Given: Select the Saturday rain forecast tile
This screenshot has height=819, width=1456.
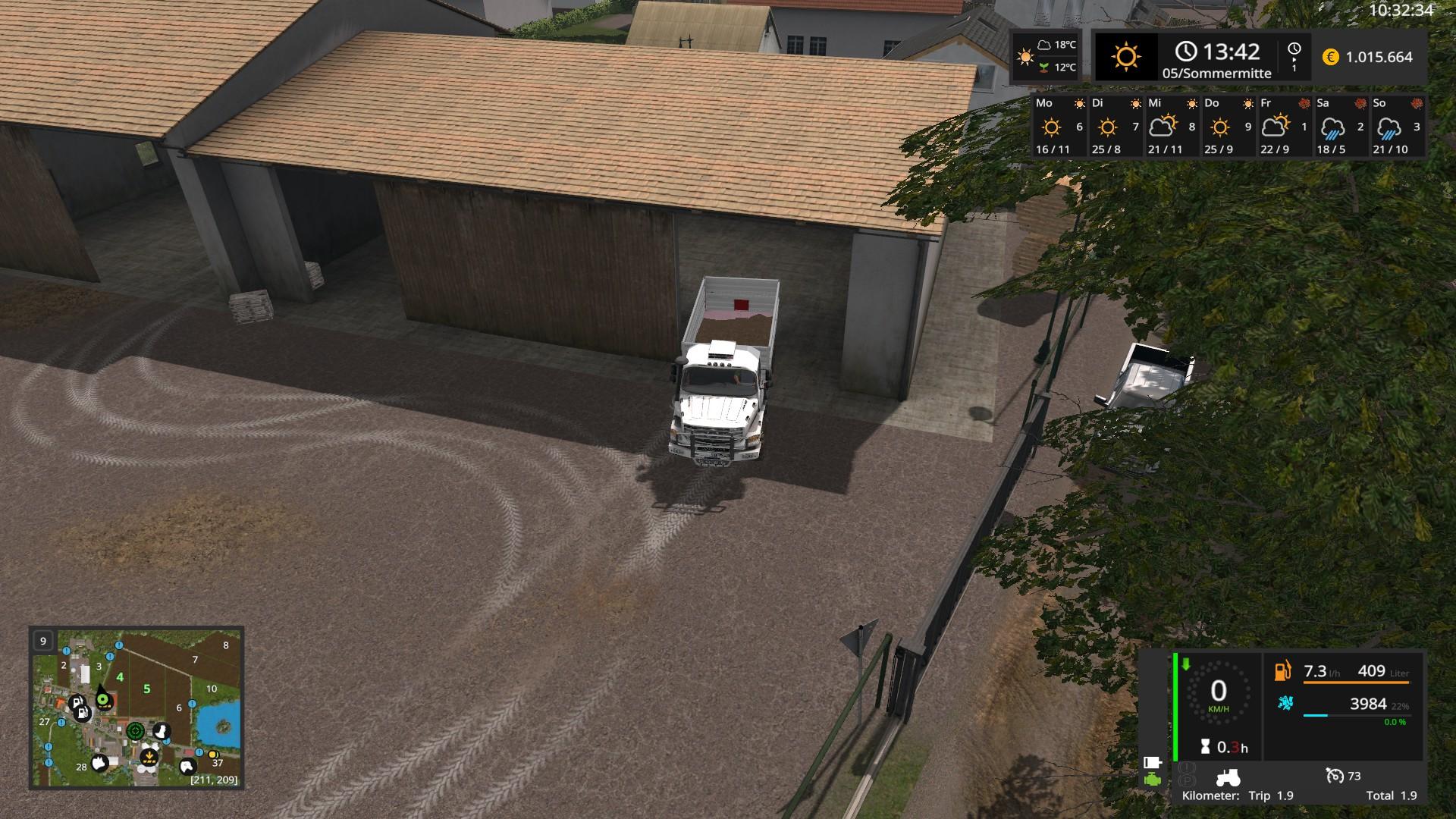Looking at the screenshot, I should (1340, 126).
